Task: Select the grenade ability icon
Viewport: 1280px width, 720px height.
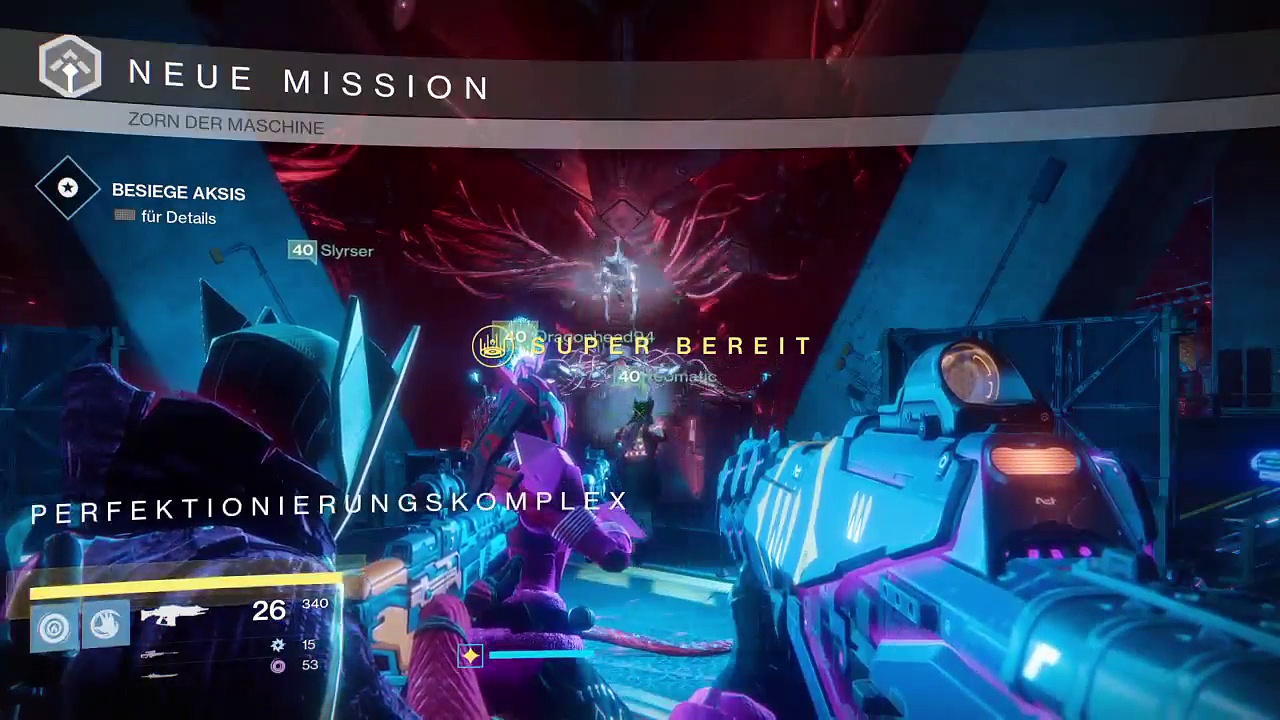Action: pyautogui.click(x=55, y=627)
